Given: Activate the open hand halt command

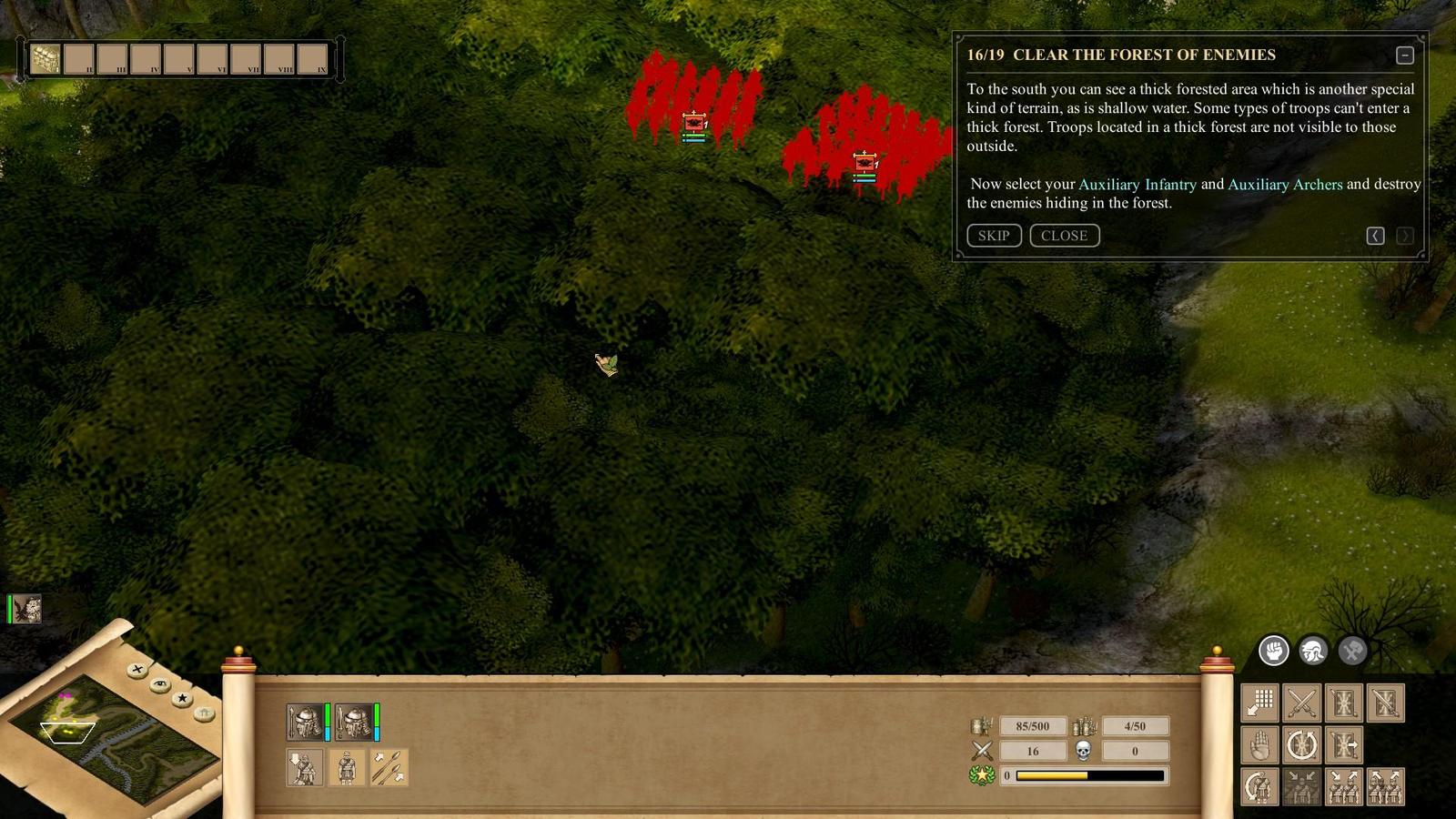Looking at the screenshot, I should coord(1259,746).
